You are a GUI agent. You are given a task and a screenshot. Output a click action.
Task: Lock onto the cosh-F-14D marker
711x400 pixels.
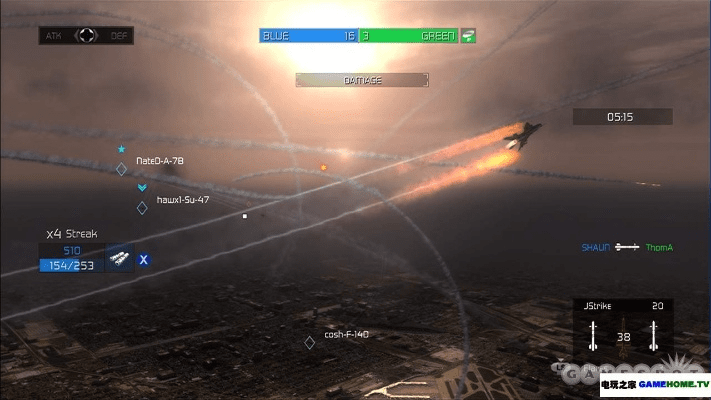[x=310, y=342]
